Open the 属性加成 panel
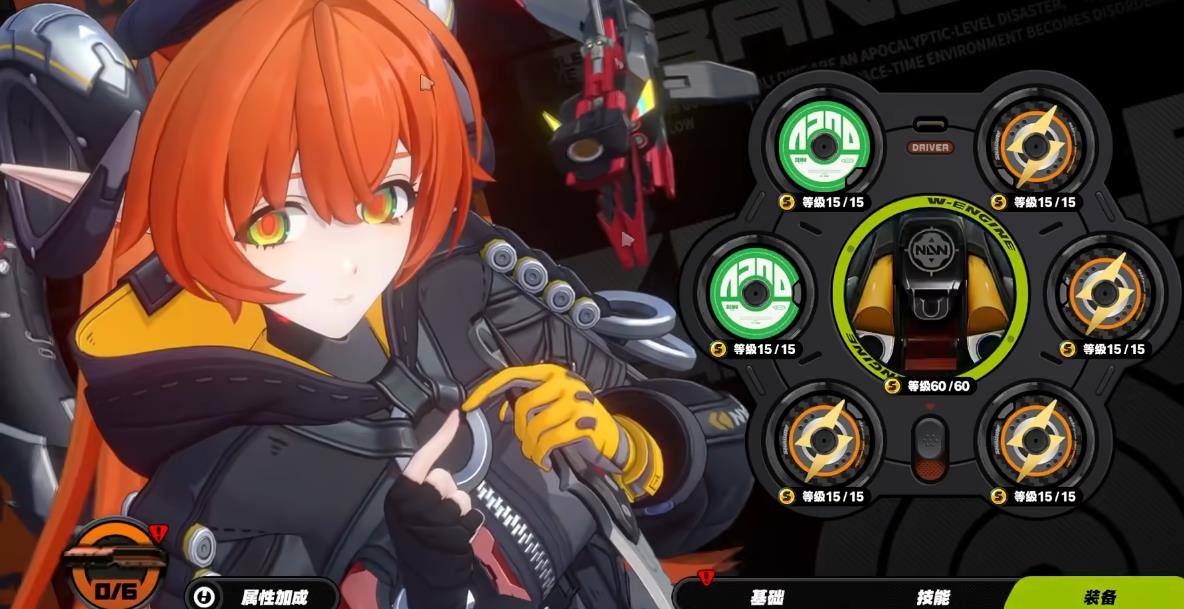This screenshot has height=609, width=1184. (262, 597)
